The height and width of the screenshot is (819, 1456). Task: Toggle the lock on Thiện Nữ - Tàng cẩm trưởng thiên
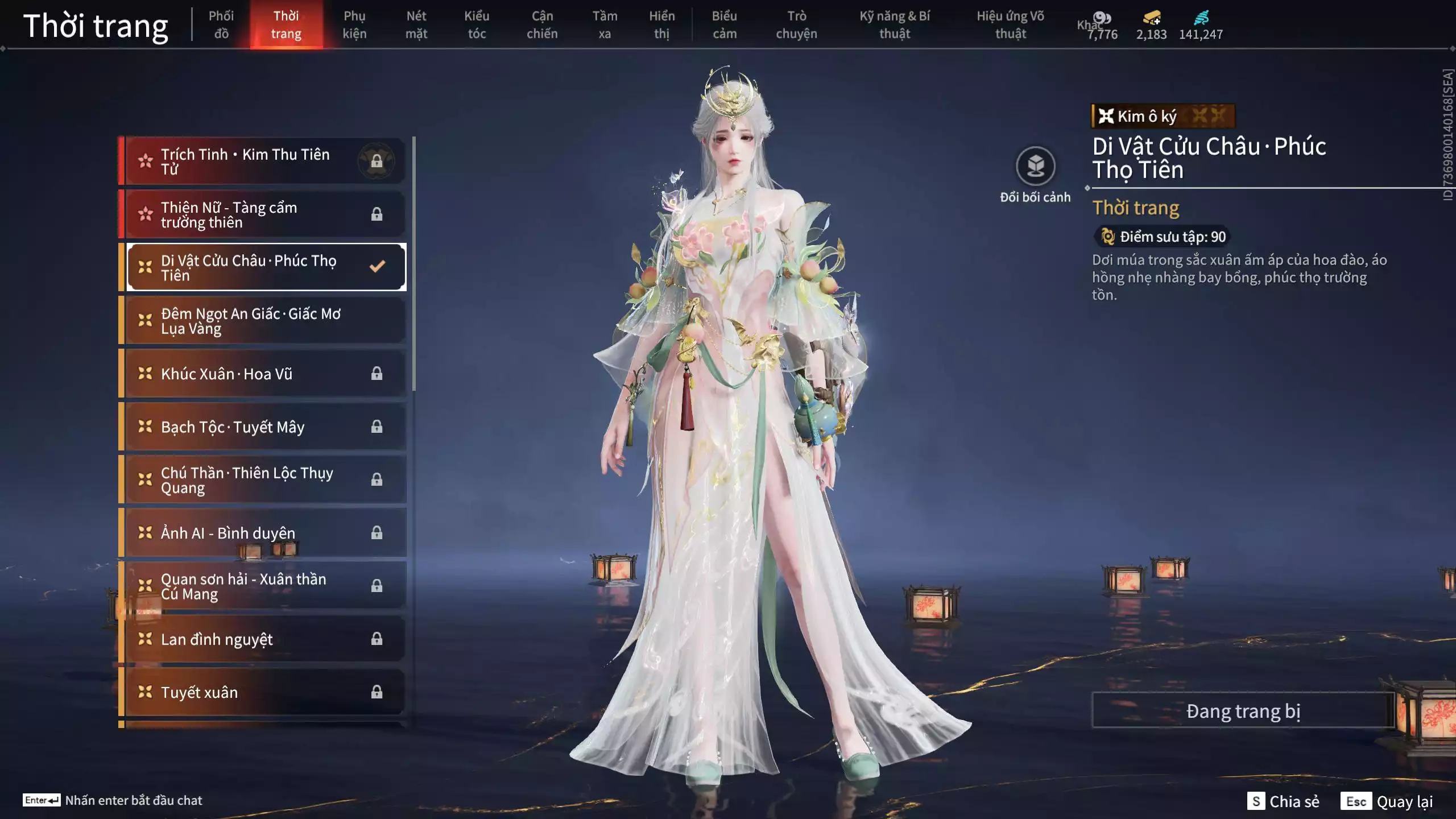coord(376,214)
